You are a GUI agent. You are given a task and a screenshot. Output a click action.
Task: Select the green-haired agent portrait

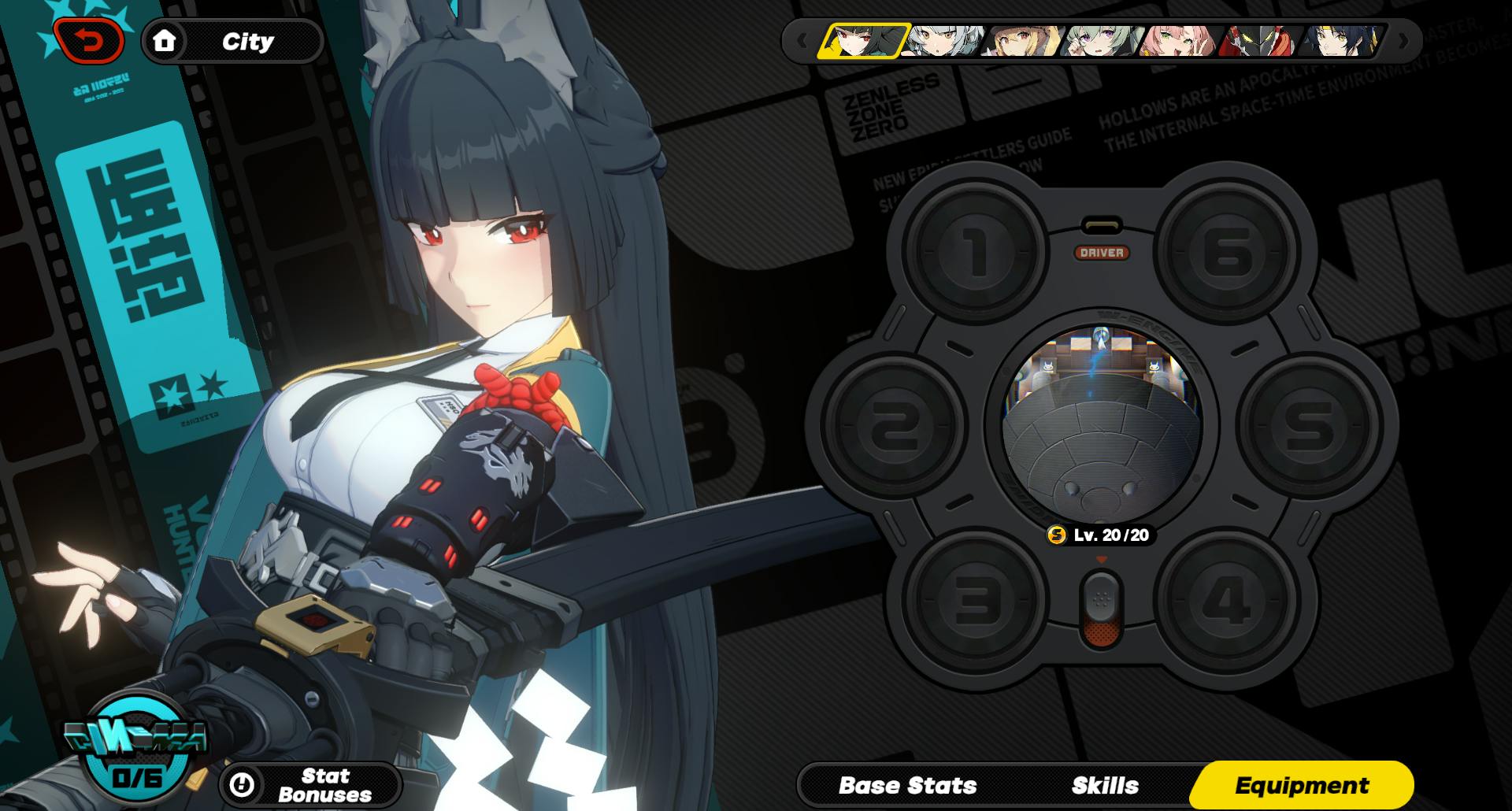click(1102, 41)
